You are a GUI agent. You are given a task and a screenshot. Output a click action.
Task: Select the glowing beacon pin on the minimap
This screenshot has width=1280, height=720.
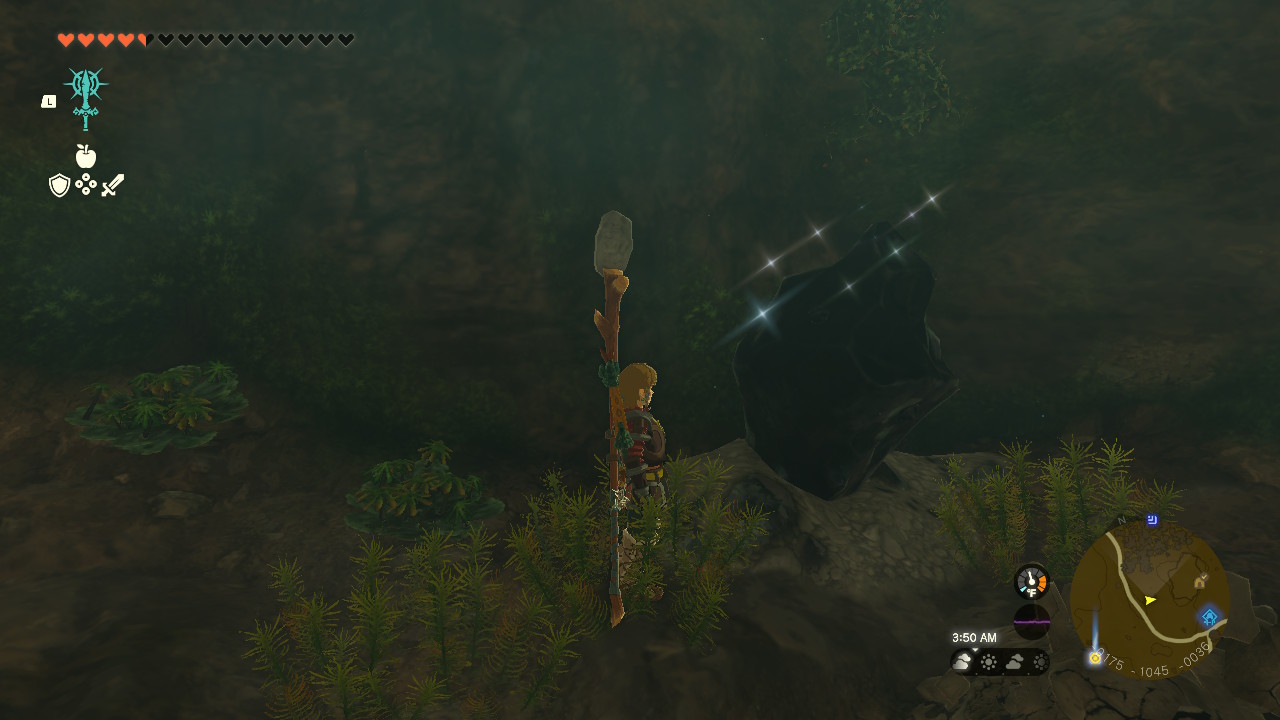(x=1095, y=658)
